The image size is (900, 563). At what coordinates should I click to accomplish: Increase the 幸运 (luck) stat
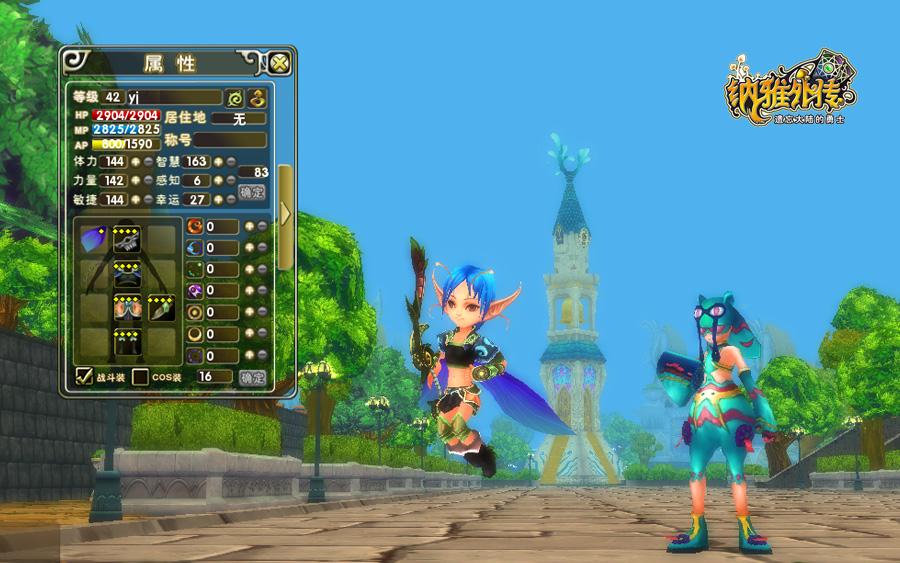217,200
